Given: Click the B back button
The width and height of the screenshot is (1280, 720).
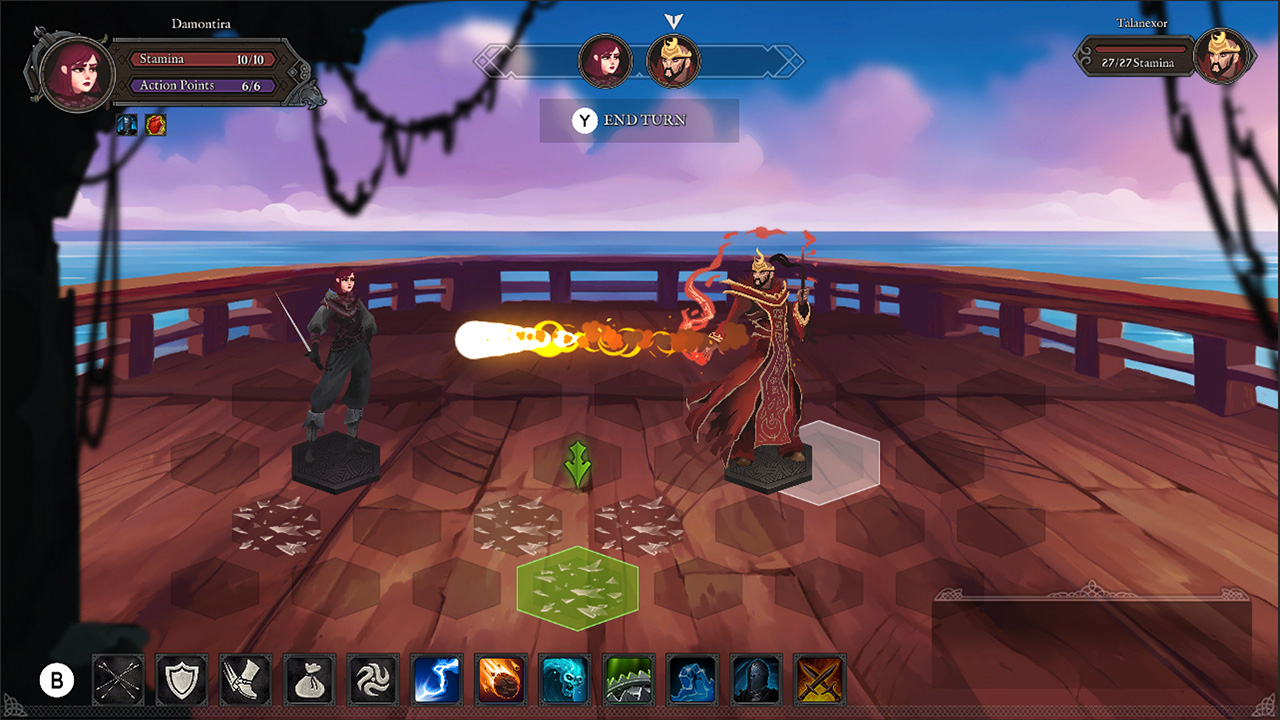Looking at the screenshot, I should pyautogui.click(x=57, y=679).
